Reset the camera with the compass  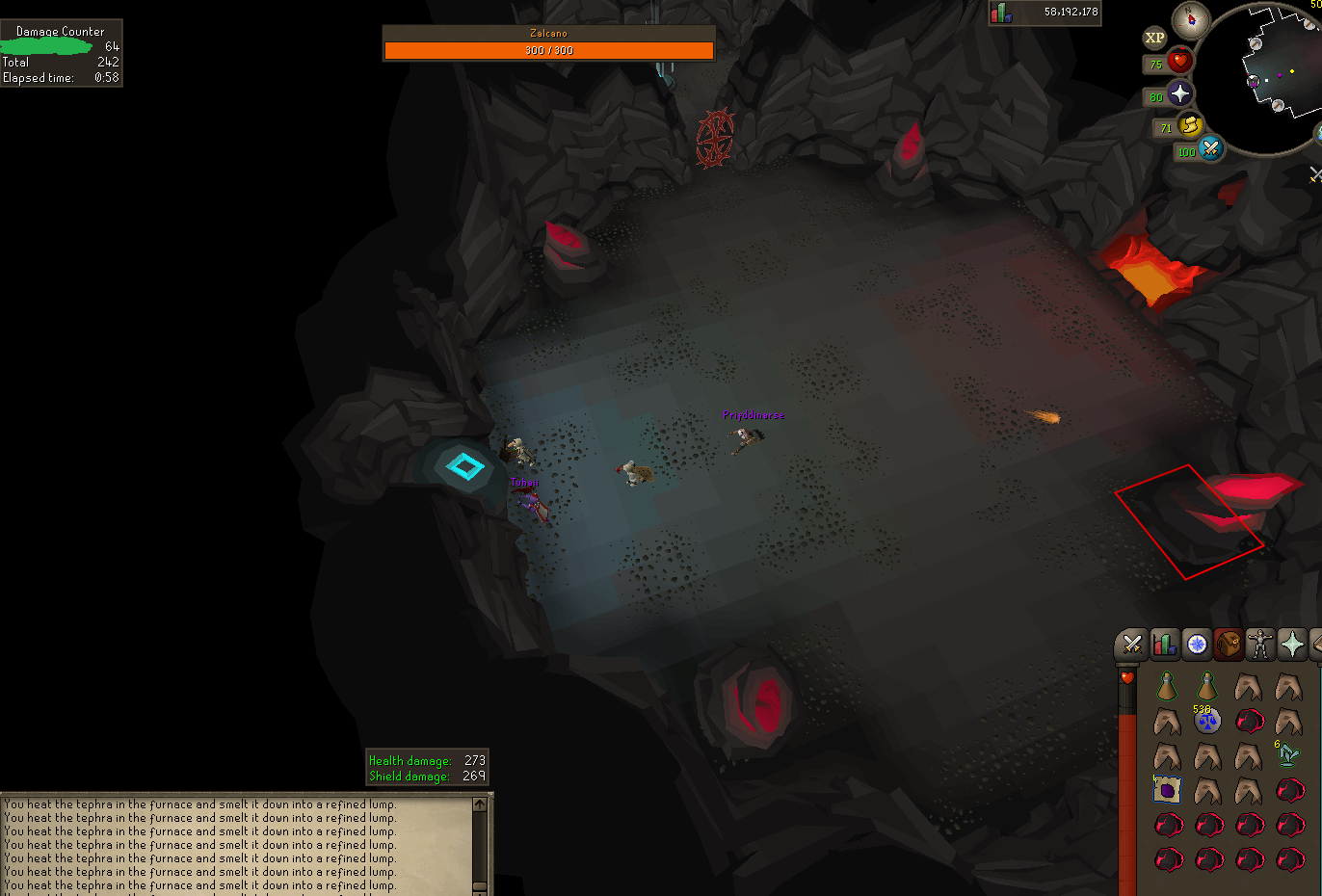click(1192, 22)
